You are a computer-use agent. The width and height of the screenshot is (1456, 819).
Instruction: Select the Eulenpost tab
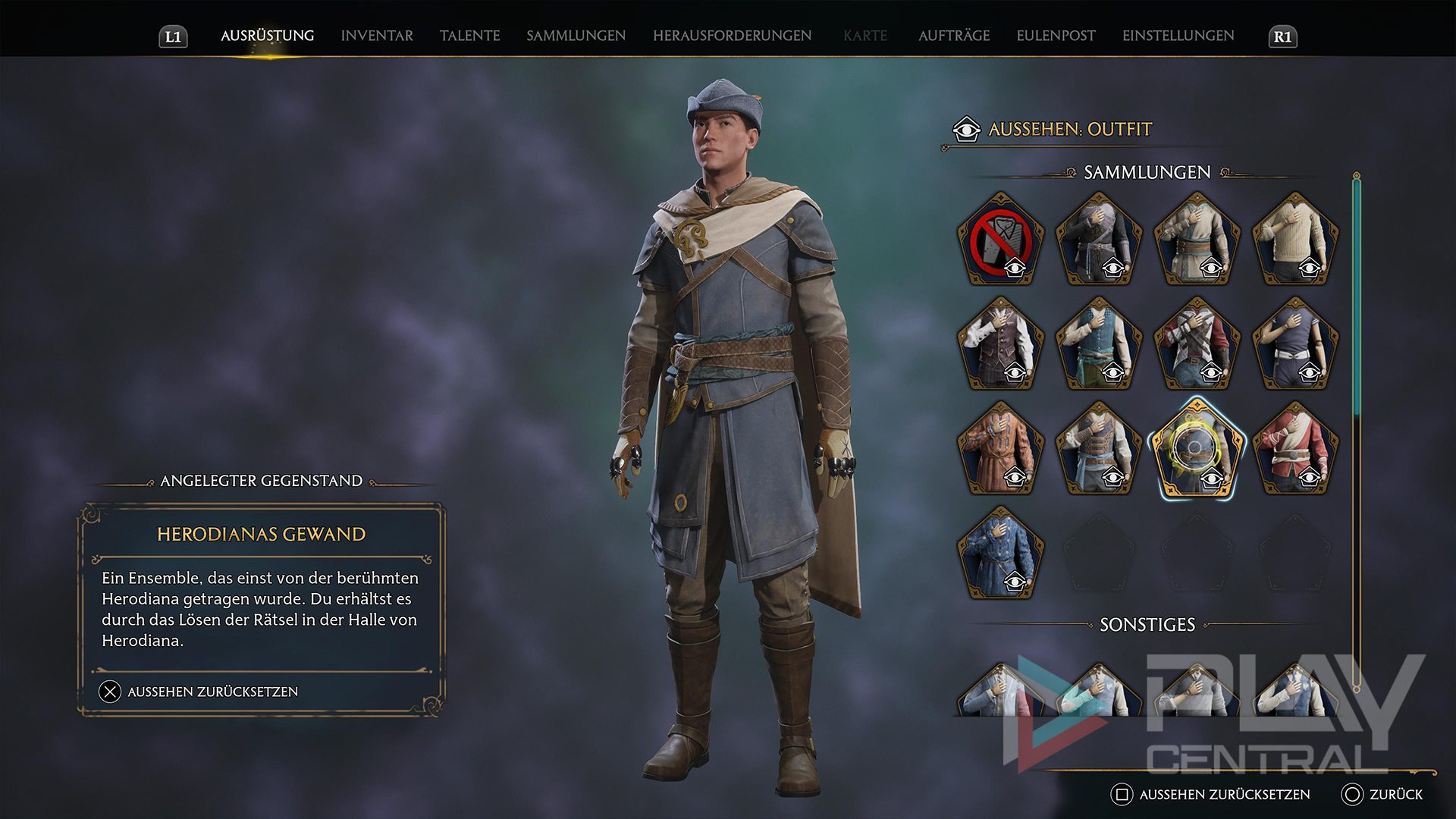1056,36
